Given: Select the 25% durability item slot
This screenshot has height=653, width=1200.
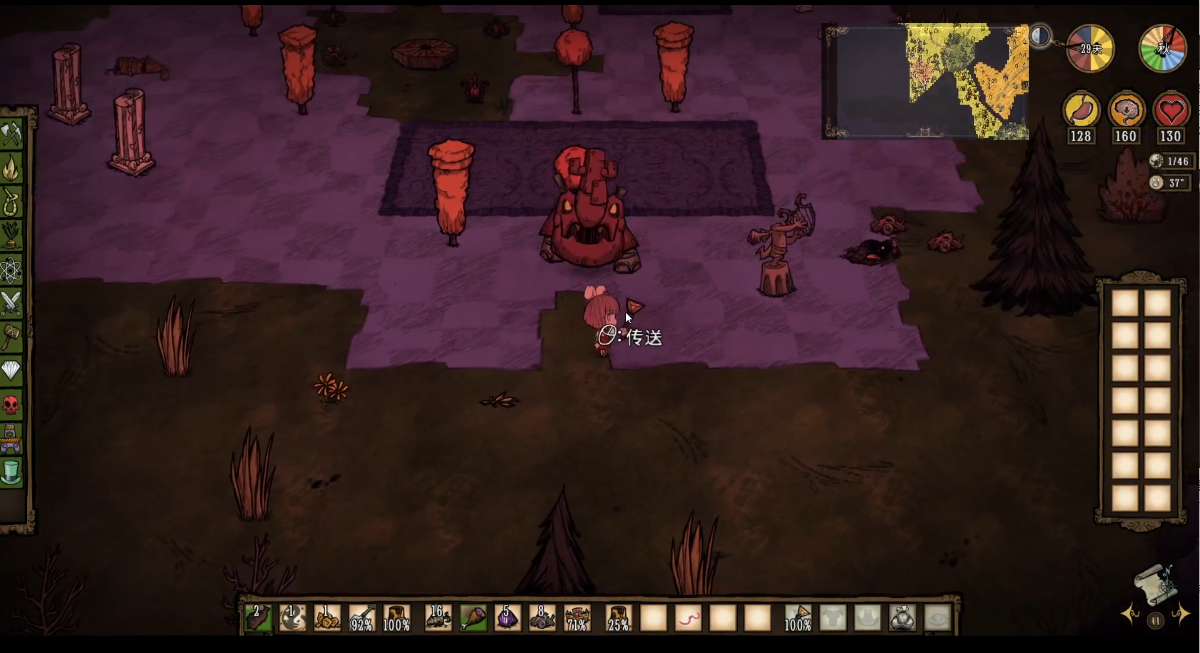Looking at the screenshot, I should pyautogui.click(x=617, y=618).
